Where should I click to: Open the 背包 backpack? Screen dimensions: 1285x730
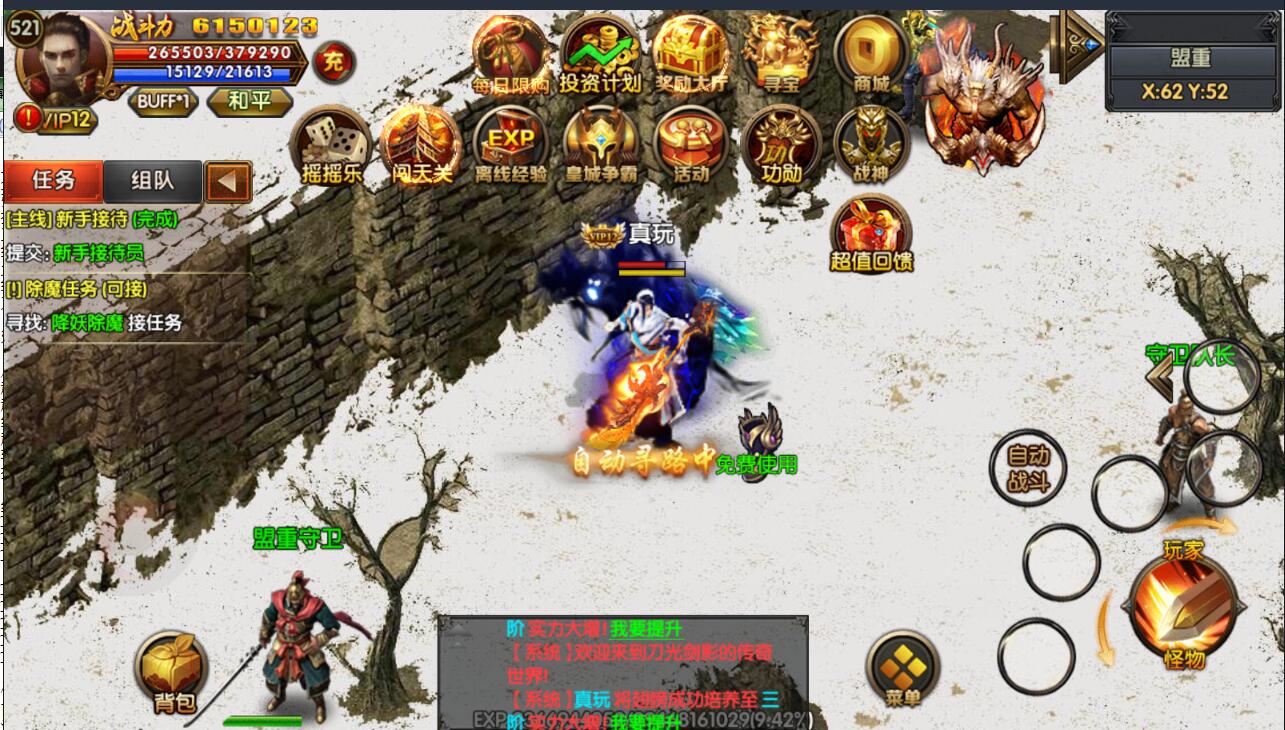[x=173, y=672]
